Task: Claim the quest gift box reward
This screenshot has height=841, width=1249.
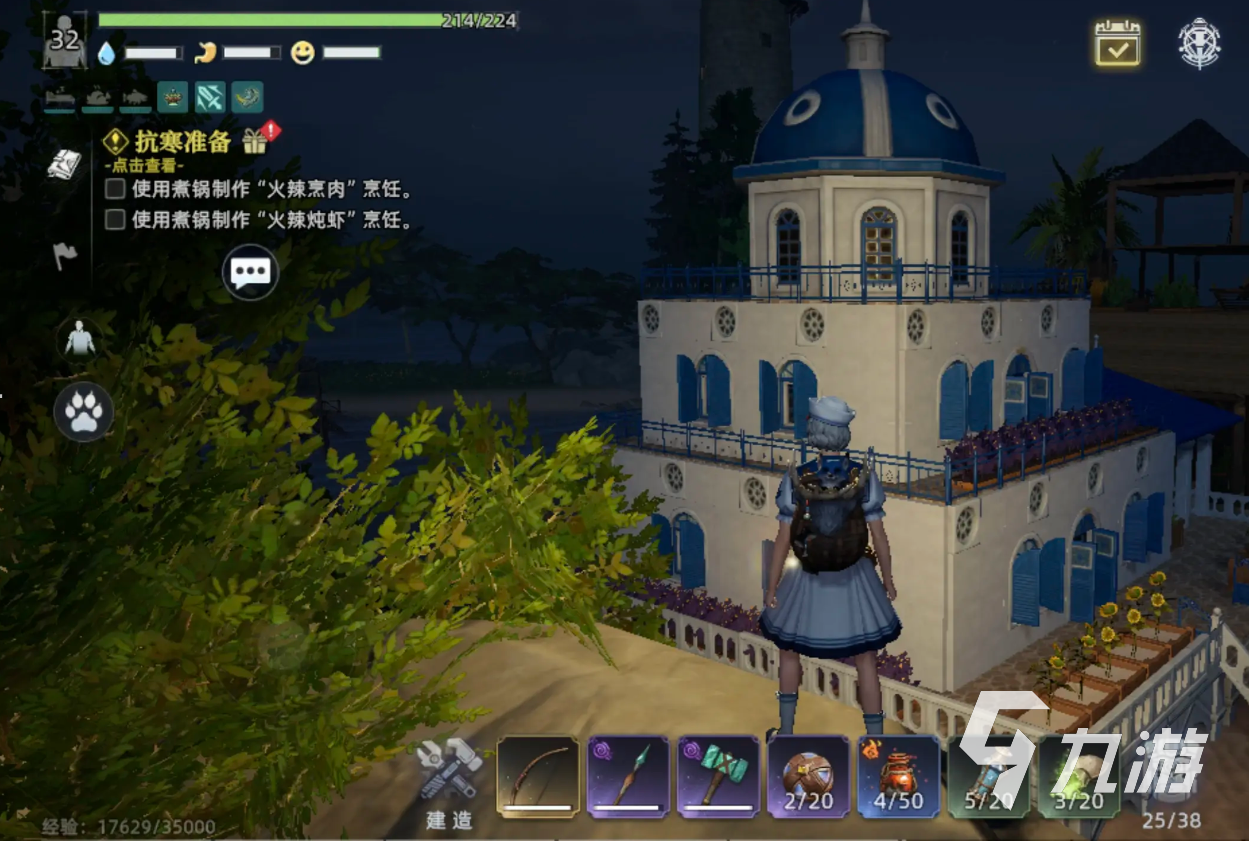Action: click(256, 140)
